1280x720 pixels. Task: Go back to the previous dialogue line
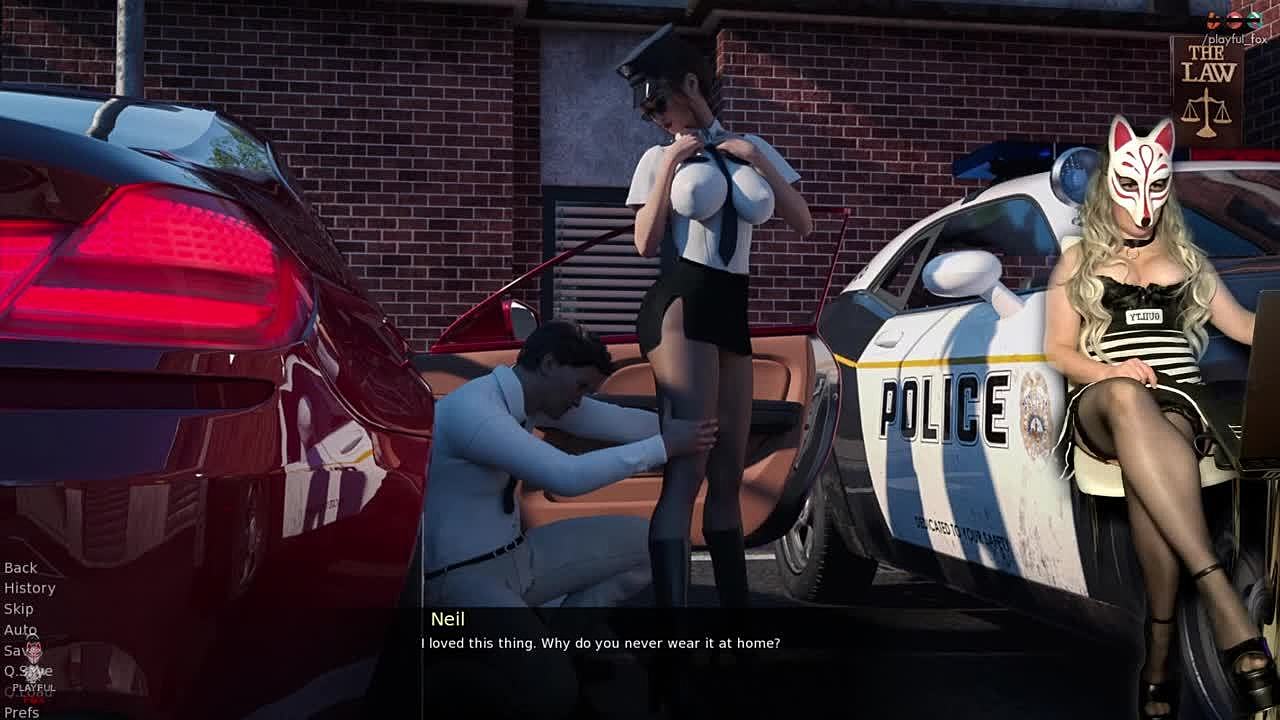click(x=21, y=567)
